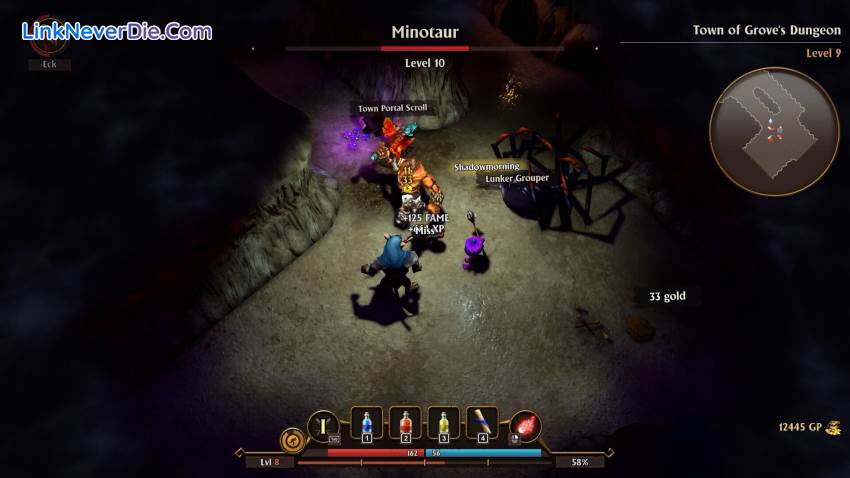
Task: Use the blue mana potion in slot 1
Action: tap(367, 425)
